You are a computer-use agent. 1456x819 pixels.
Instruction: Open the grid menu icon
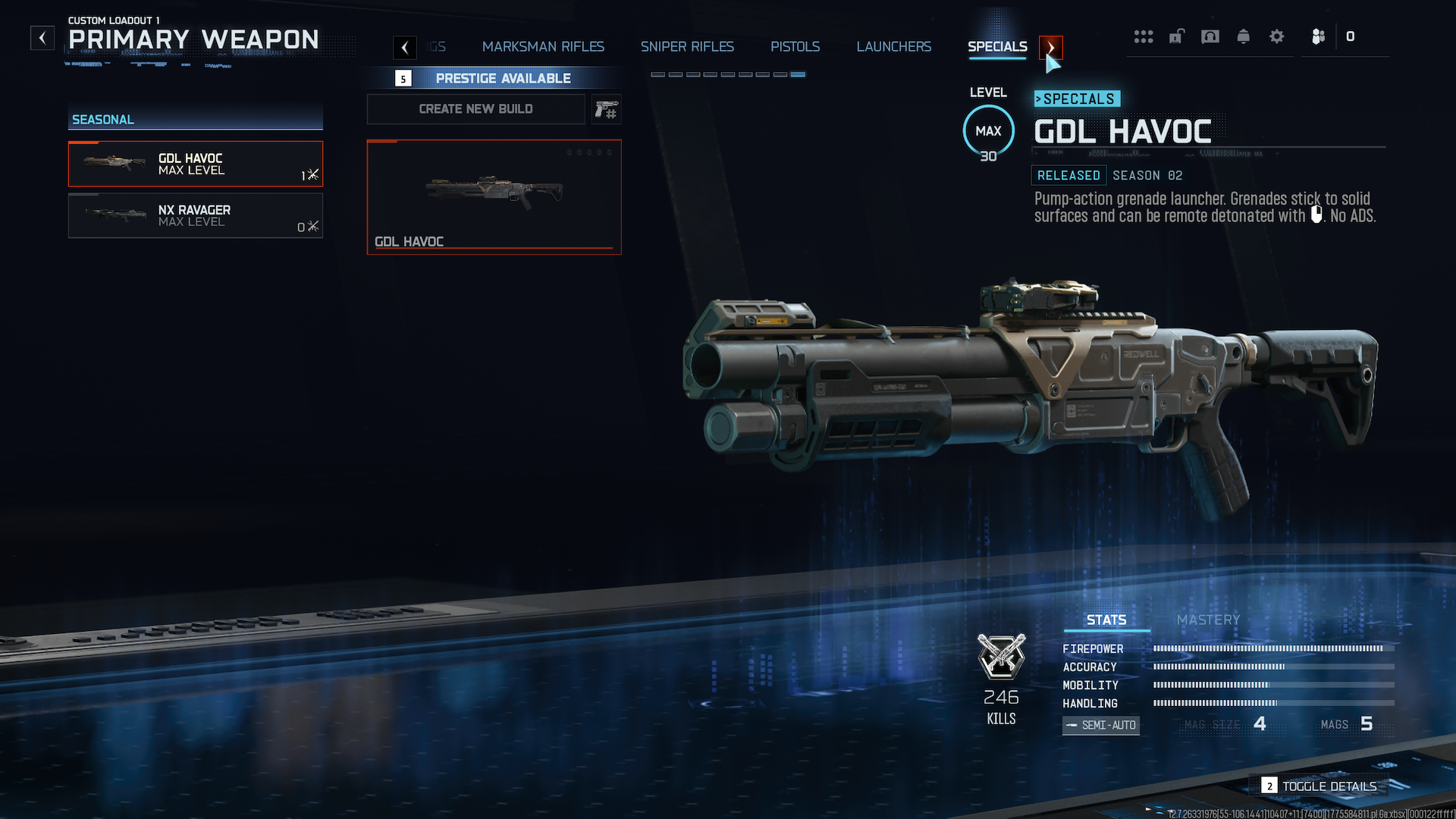point(1144,36)
